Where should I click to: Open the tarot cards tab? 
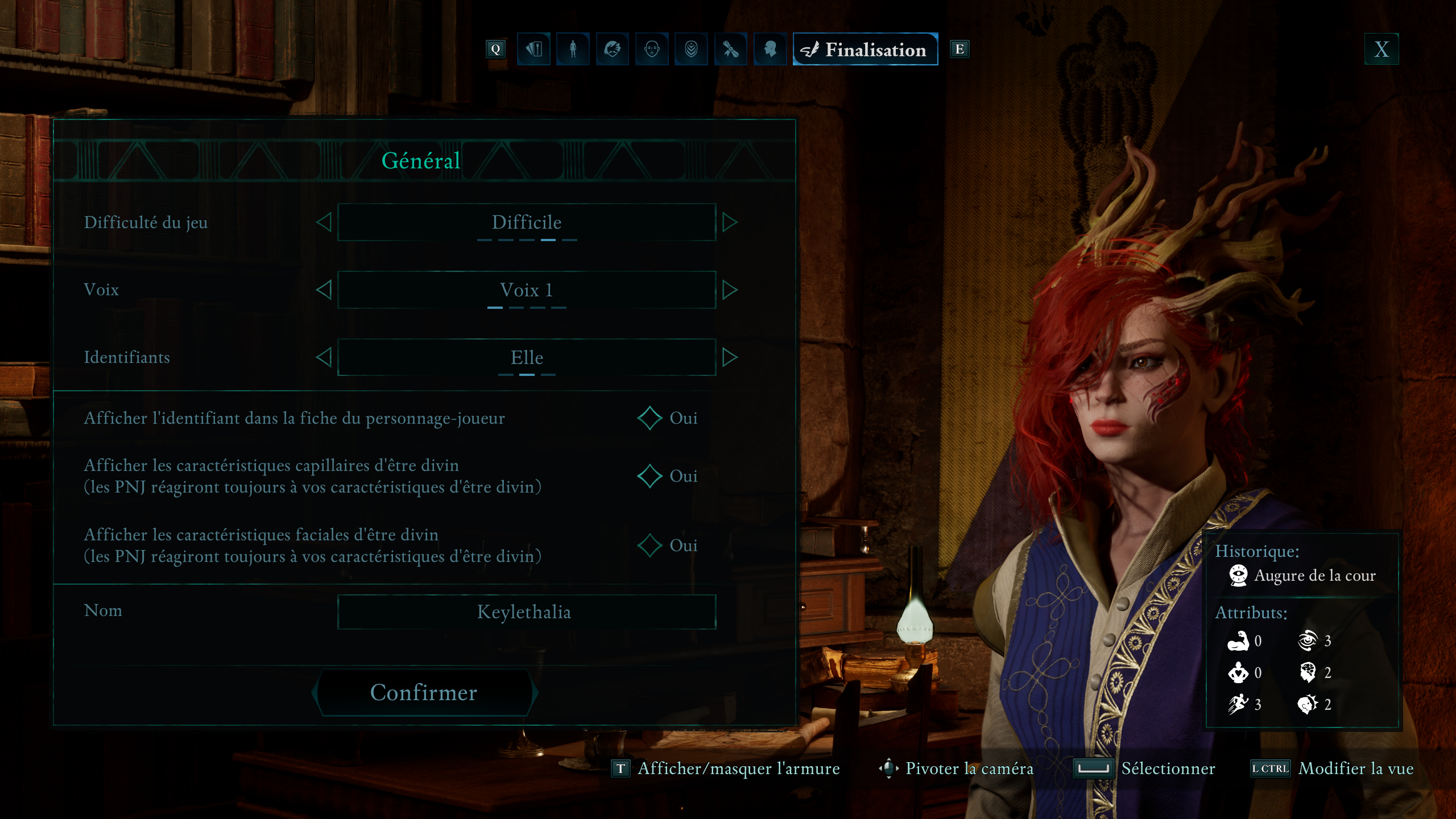click(533, 49)
